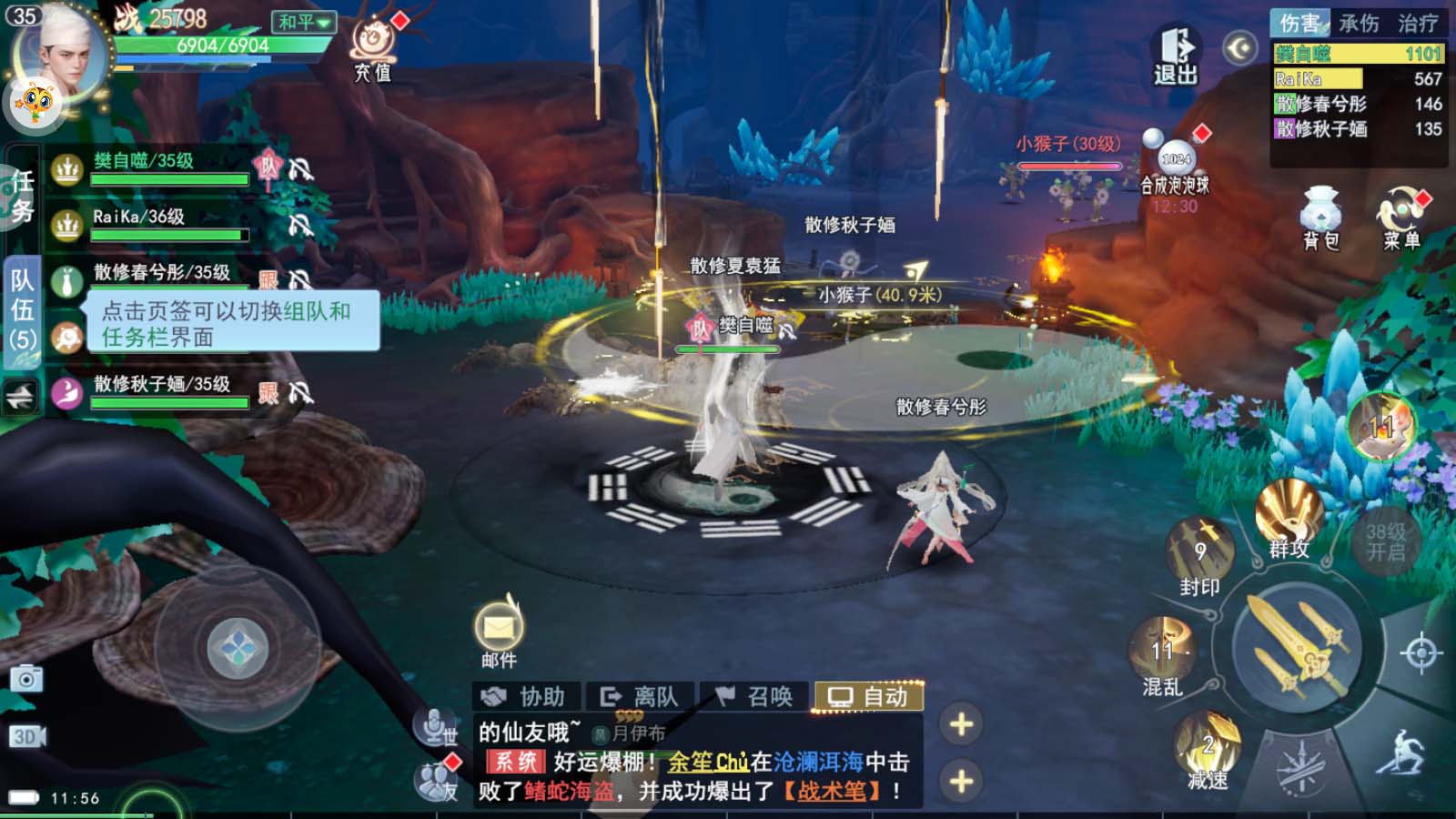The image size is (1456, 819).
Task: Toggle the 自动 auto-battle button
Action: [869, 697]
